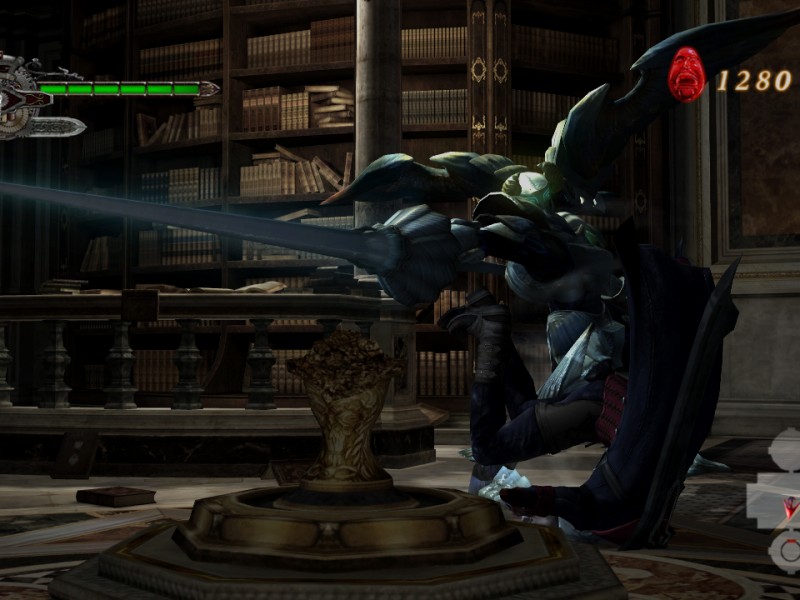Viewport: 800px width, 600px height.
Task: Click the red orb face icon
Action: [687, 75]
